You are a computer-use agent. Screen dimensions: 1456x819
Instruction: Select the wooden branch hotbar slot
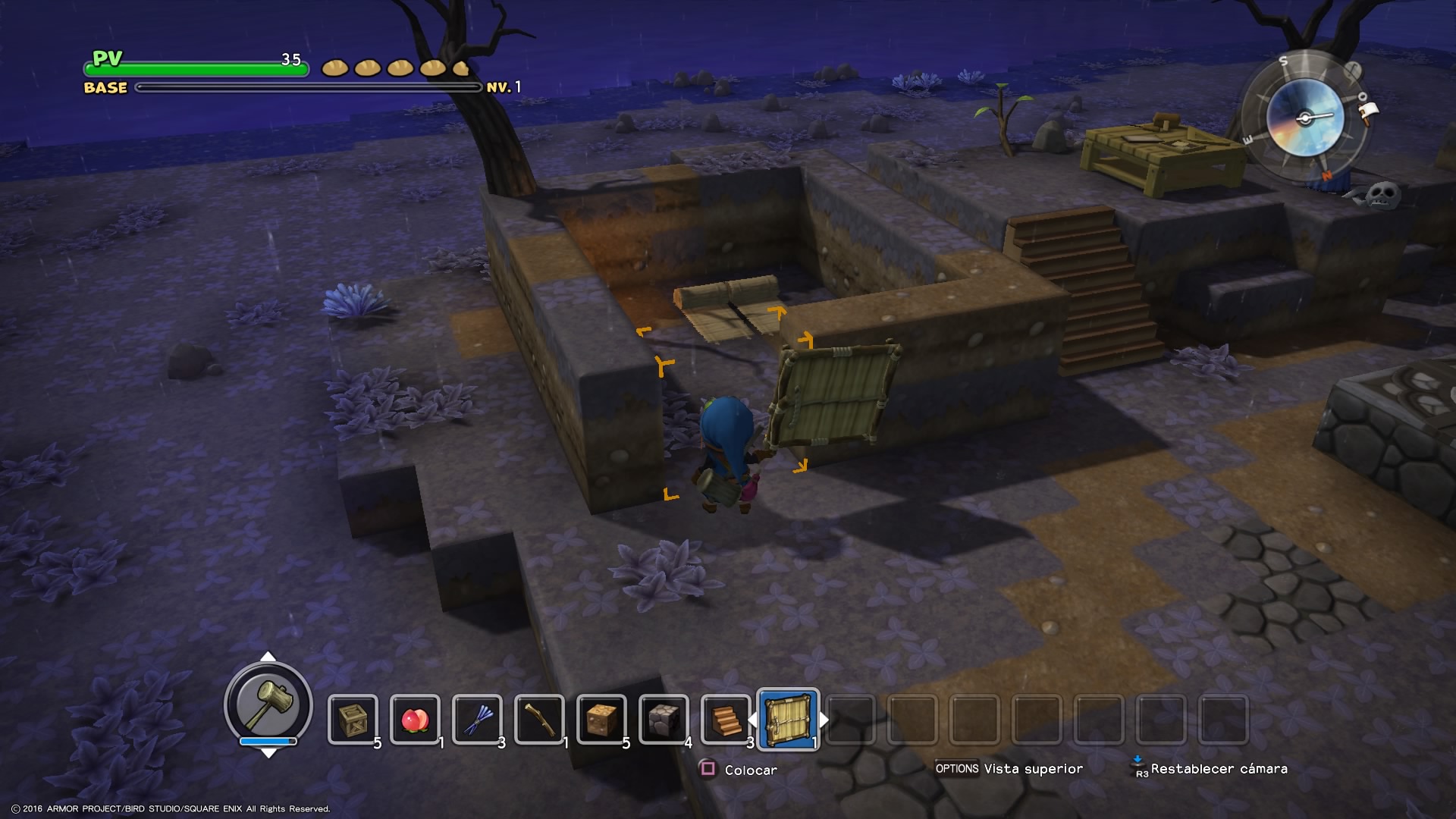[x=539, y=719]
